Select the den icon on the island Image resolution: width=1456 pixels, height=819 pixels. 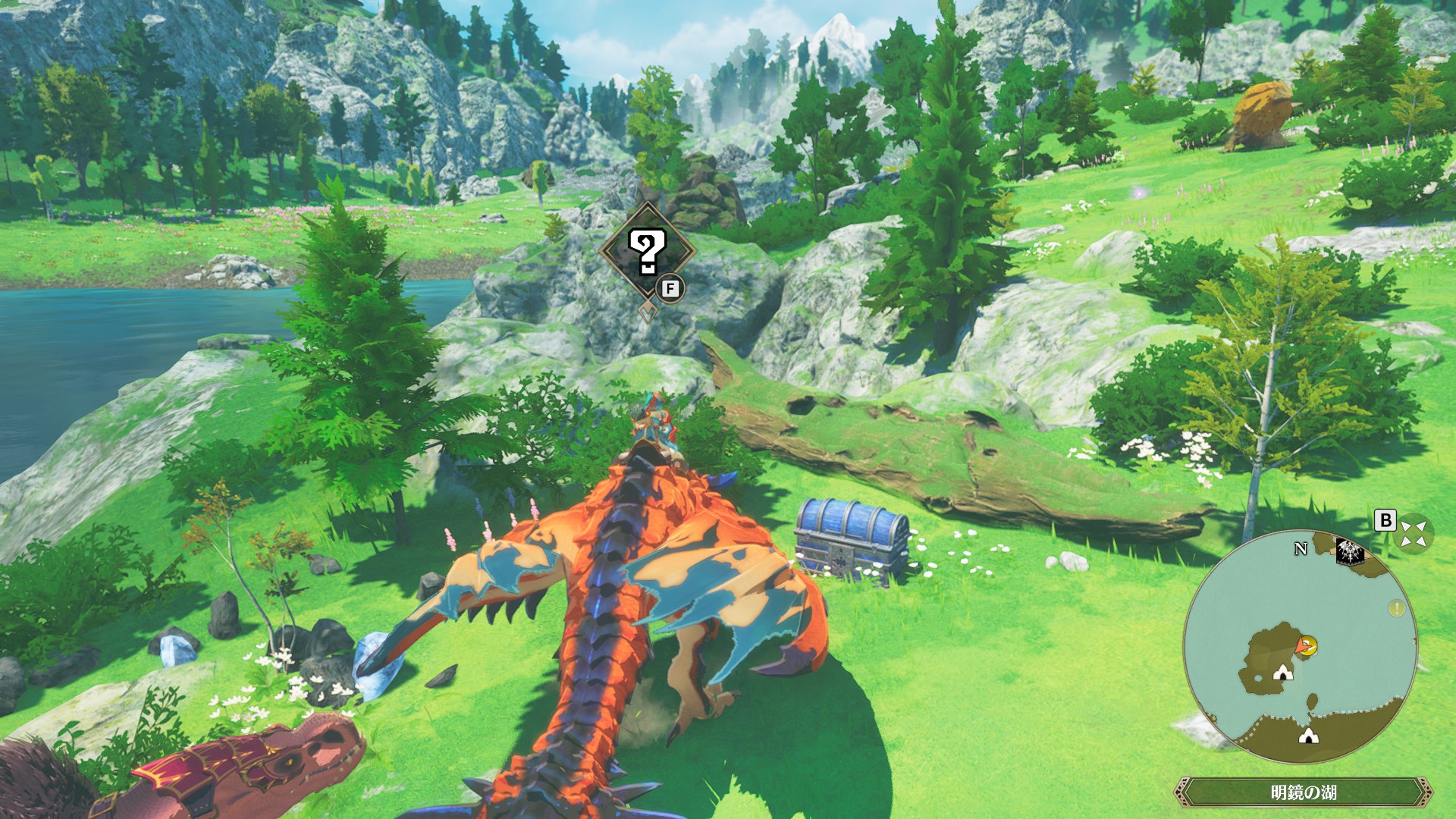point(1282,671)
